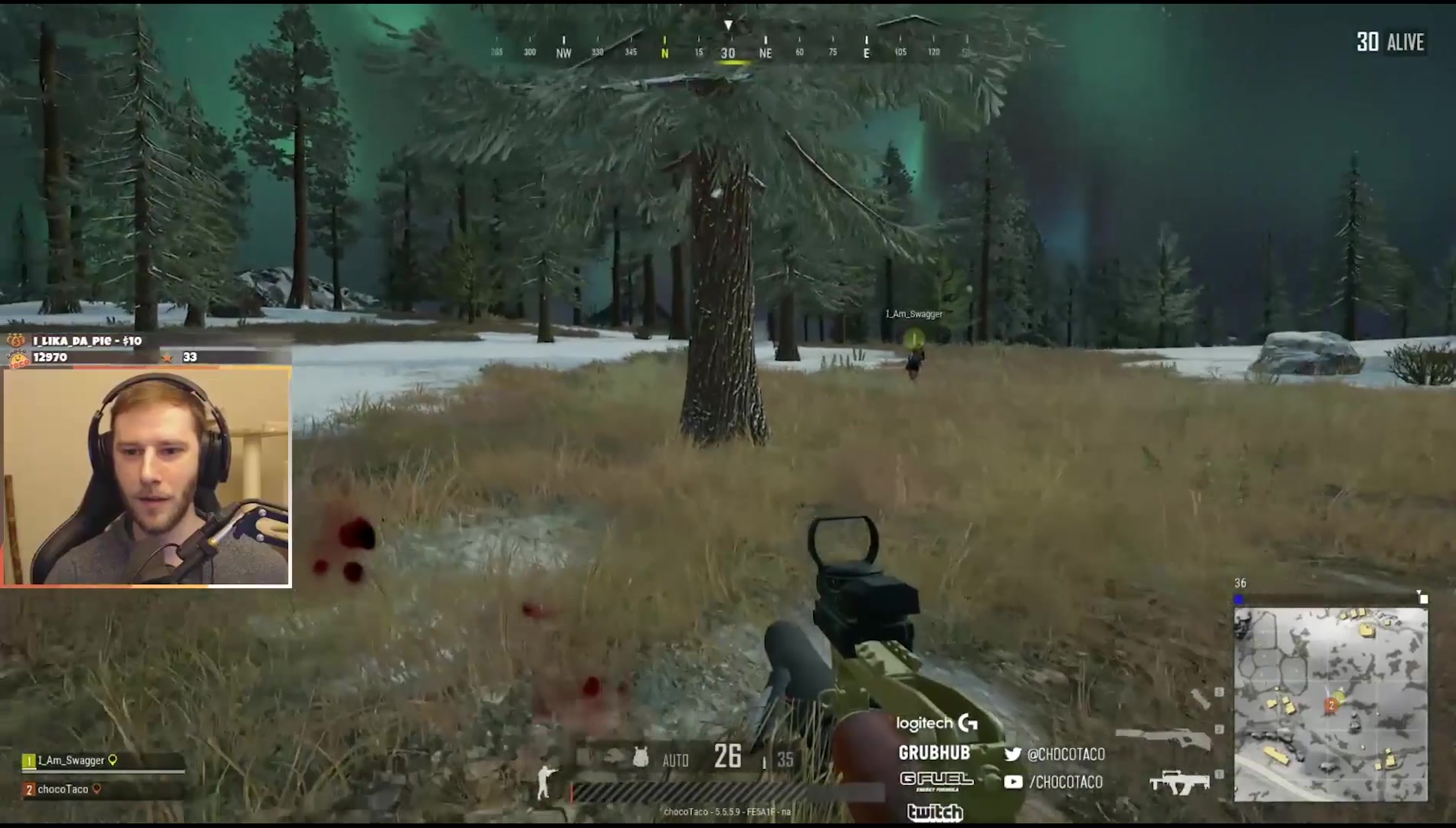
Task: Open the @CHOCOTACO Twitter handle
Action: point(1055,754)
